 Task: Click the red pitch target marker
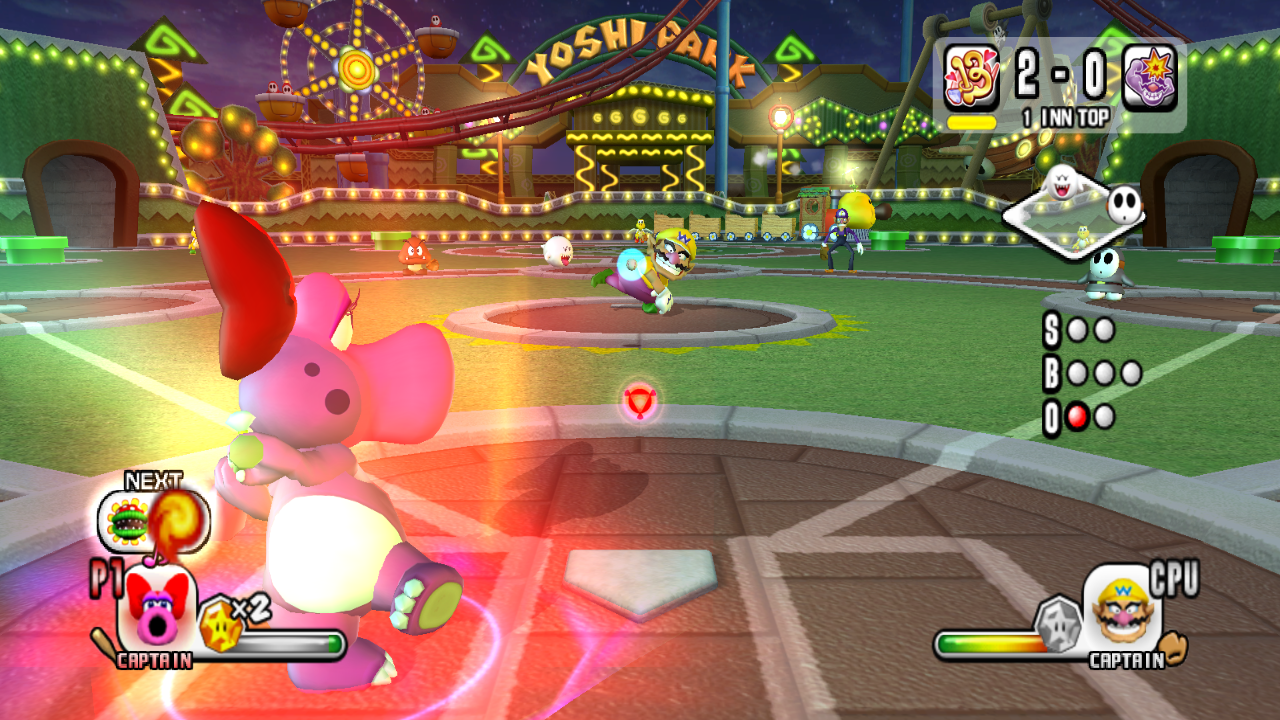(x=639, y=401)
